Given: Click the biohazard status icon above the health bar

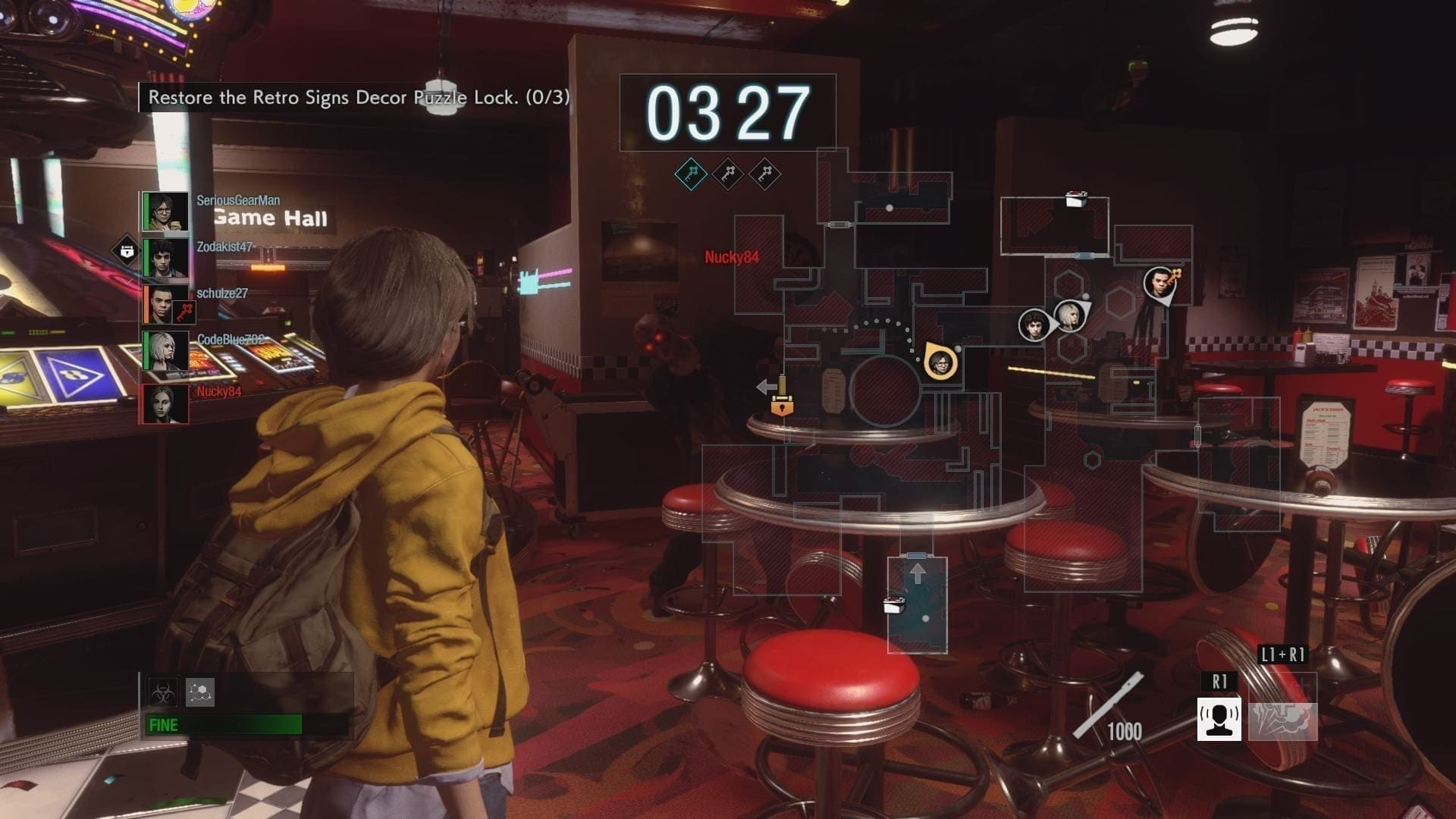Looking at the screenshot, I should point(163,692).
